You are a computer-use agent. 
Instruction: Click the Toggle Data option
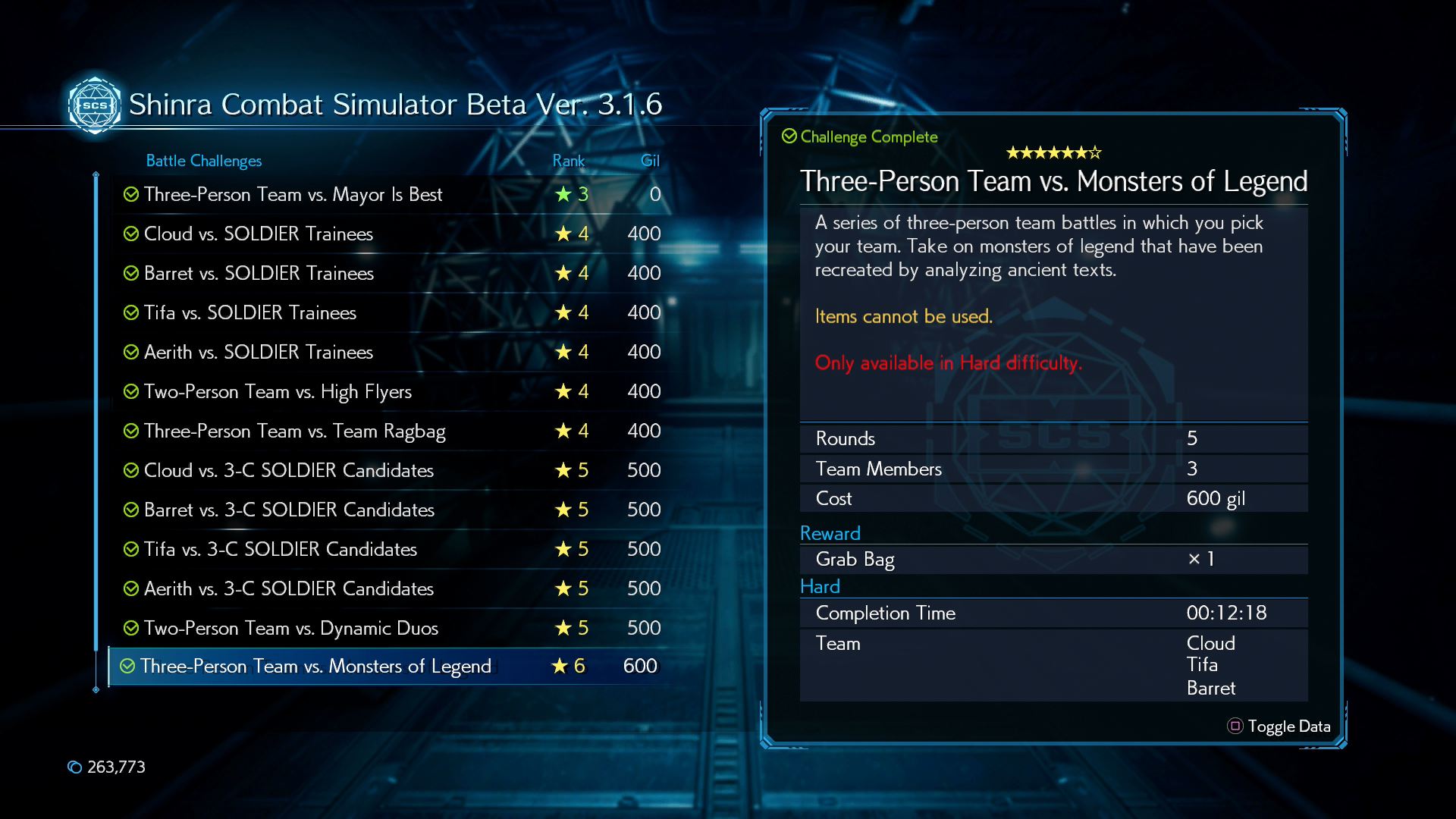(1279, 726)
